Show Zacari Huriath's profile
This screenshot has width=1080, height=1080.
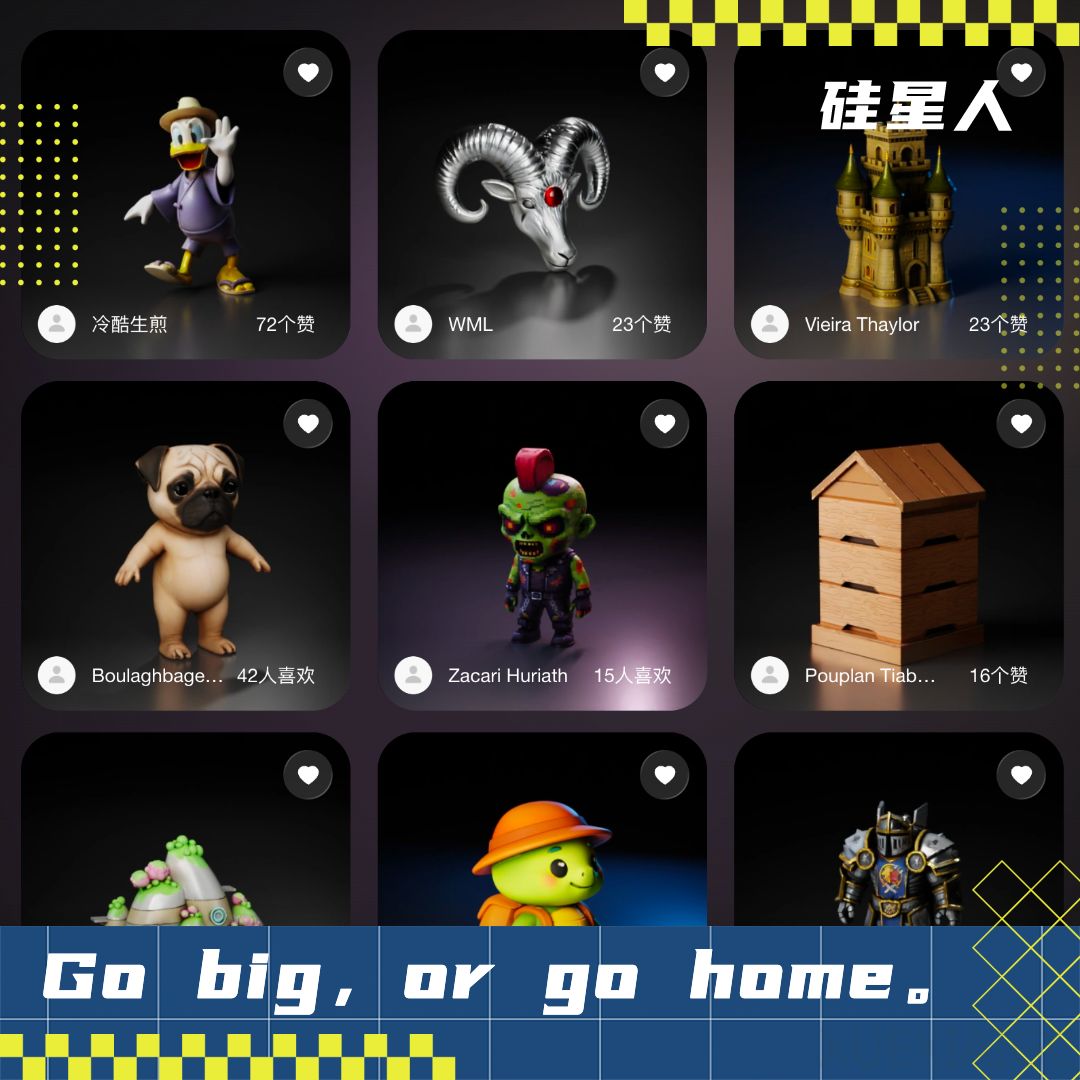click(x=413, y=675)
